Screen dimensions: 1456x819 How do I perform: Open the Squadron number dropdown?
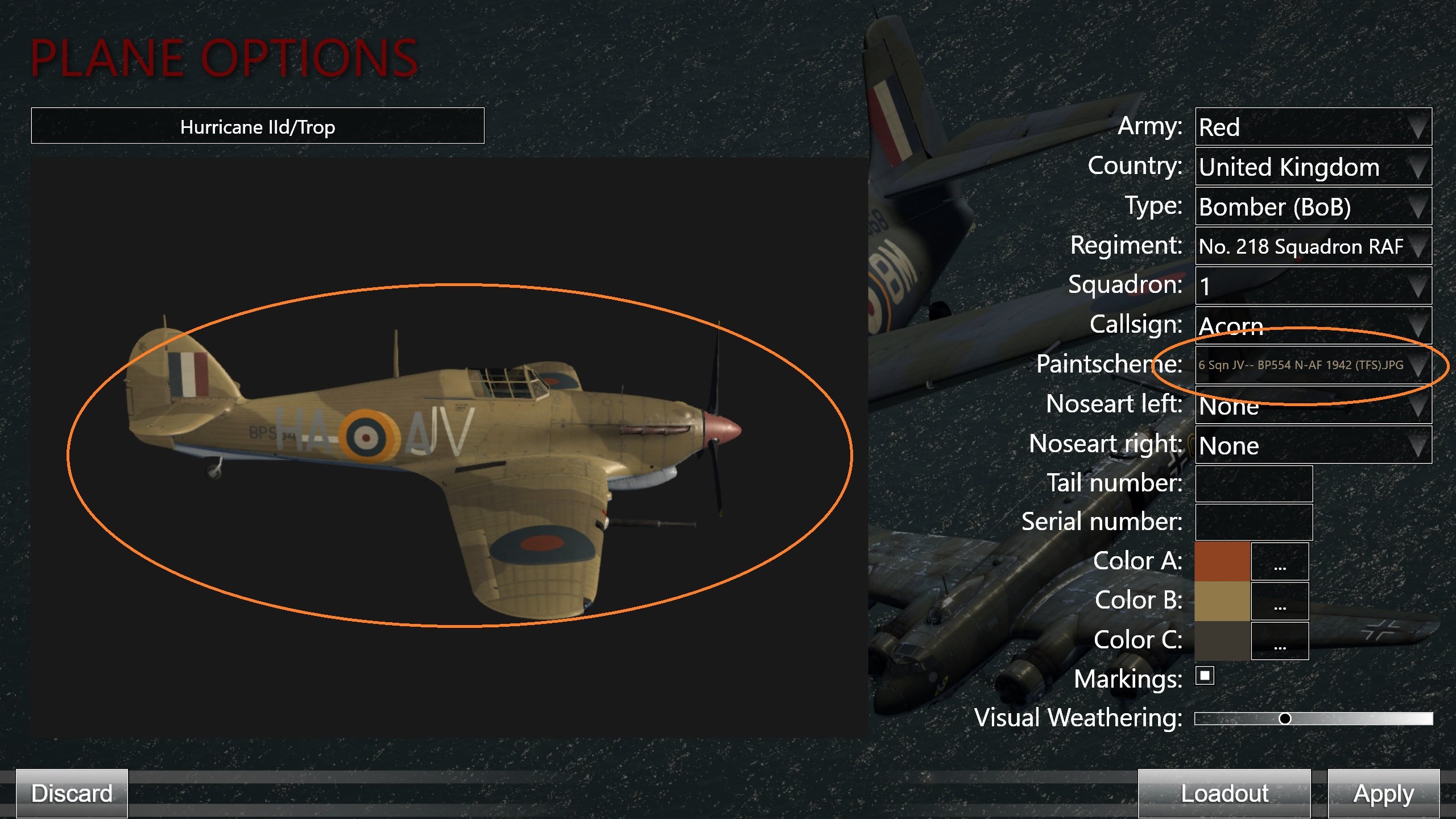click(x=1313, y=286)
